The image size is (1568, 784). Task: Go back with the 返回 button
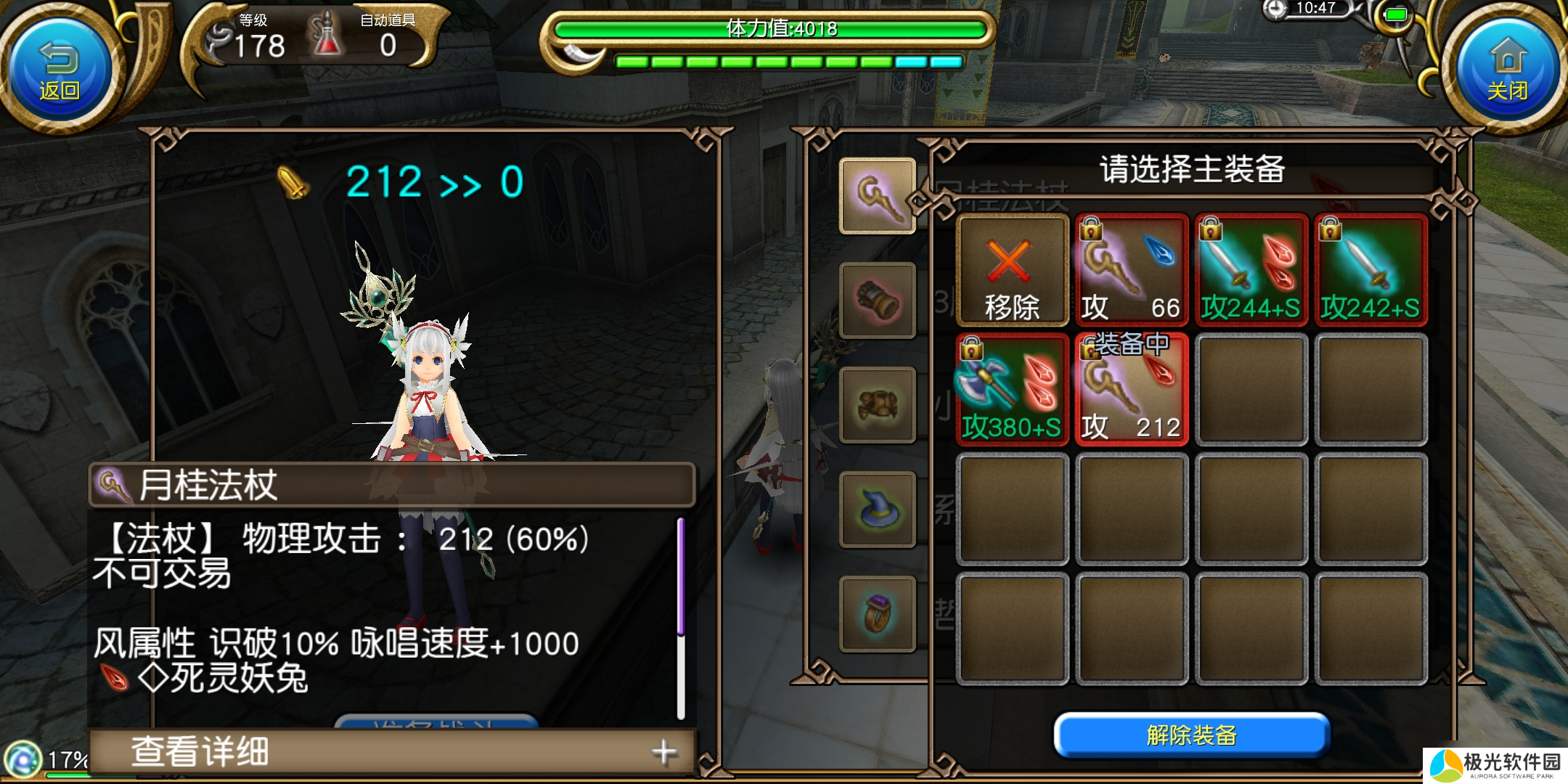(x=60, y=70)
